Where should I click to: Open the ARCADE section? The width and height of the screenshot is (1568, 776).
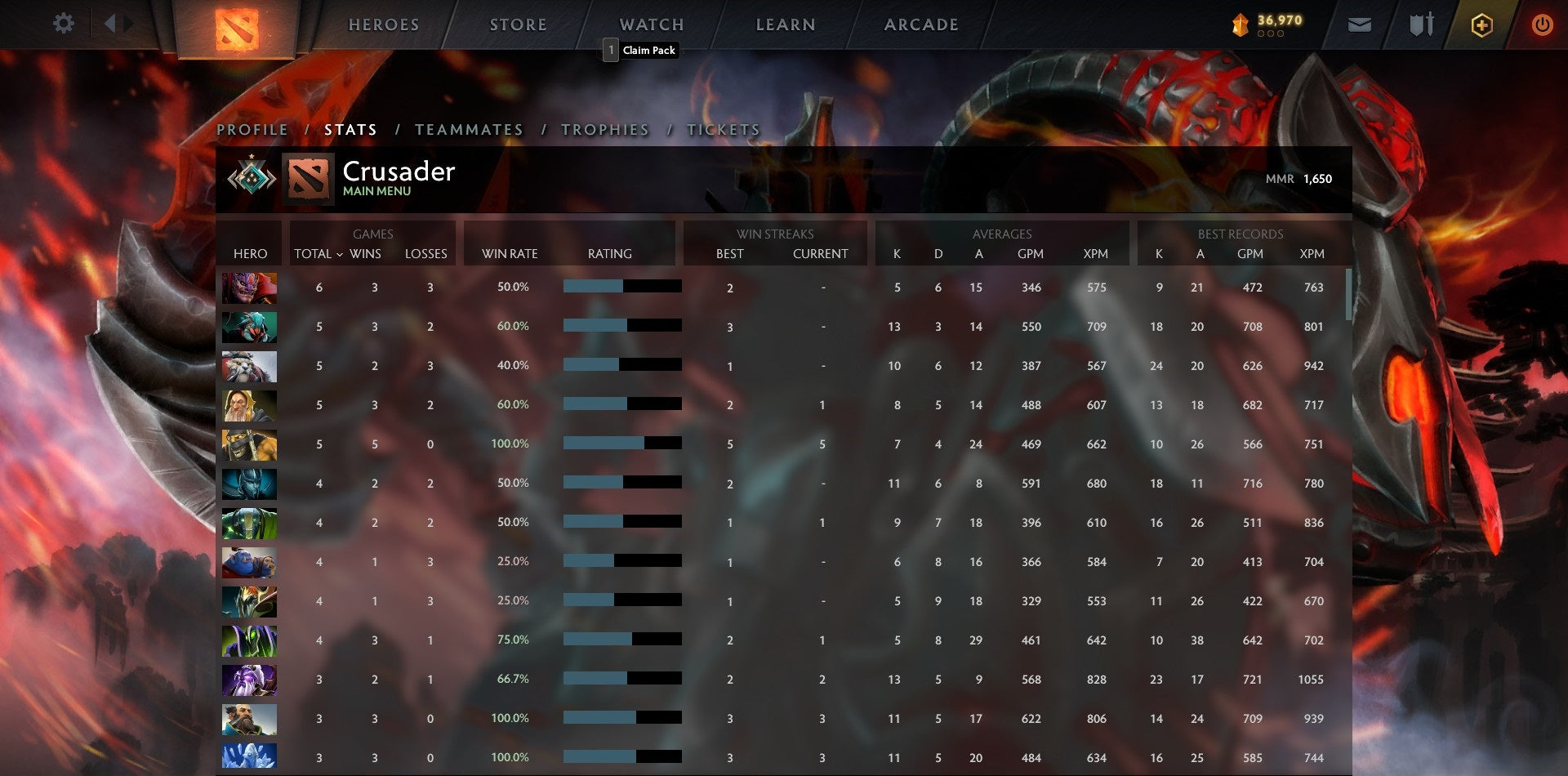click(921, 24)
